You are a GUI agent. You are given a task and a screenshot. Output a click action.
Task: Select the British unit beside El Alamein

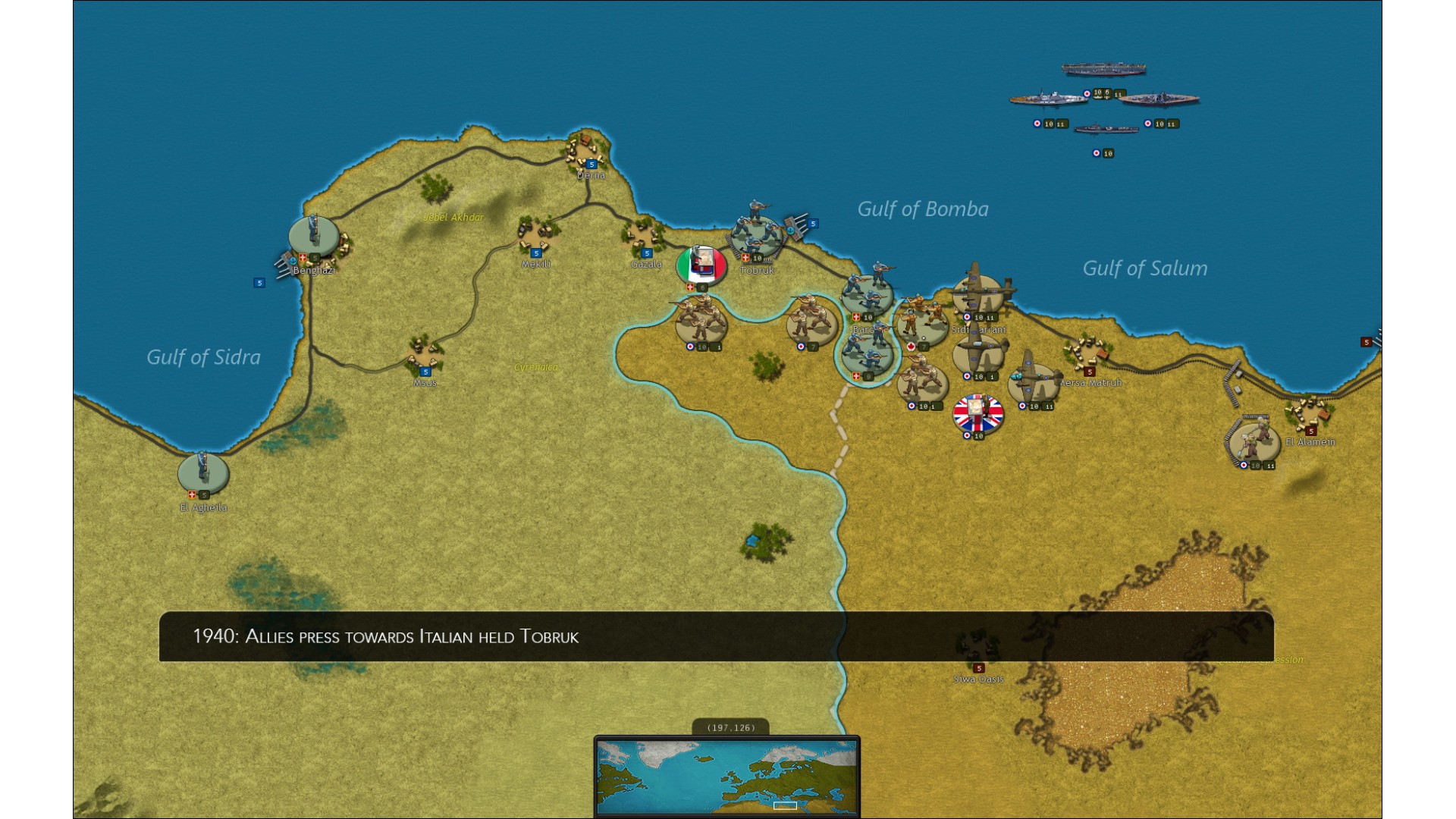[x=1254, y=441]
